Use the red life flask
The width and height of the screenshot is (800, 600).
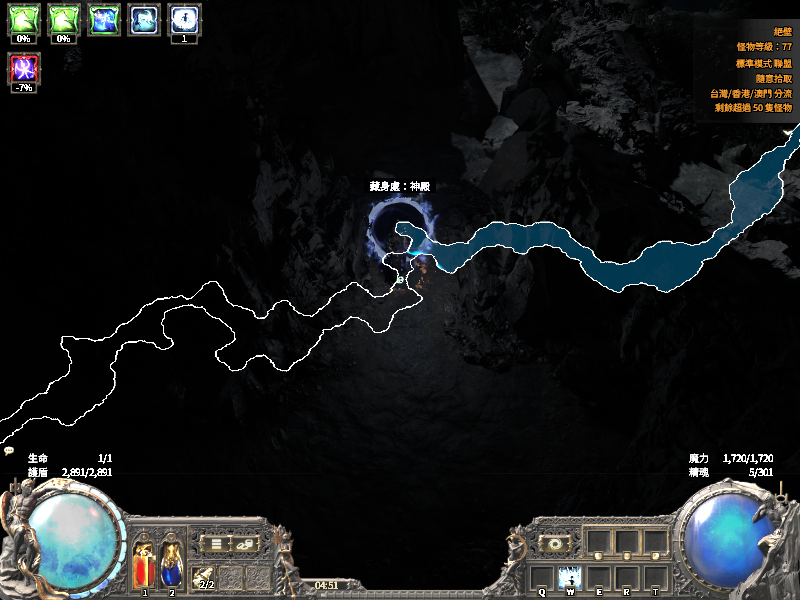(x=145, y=566)
